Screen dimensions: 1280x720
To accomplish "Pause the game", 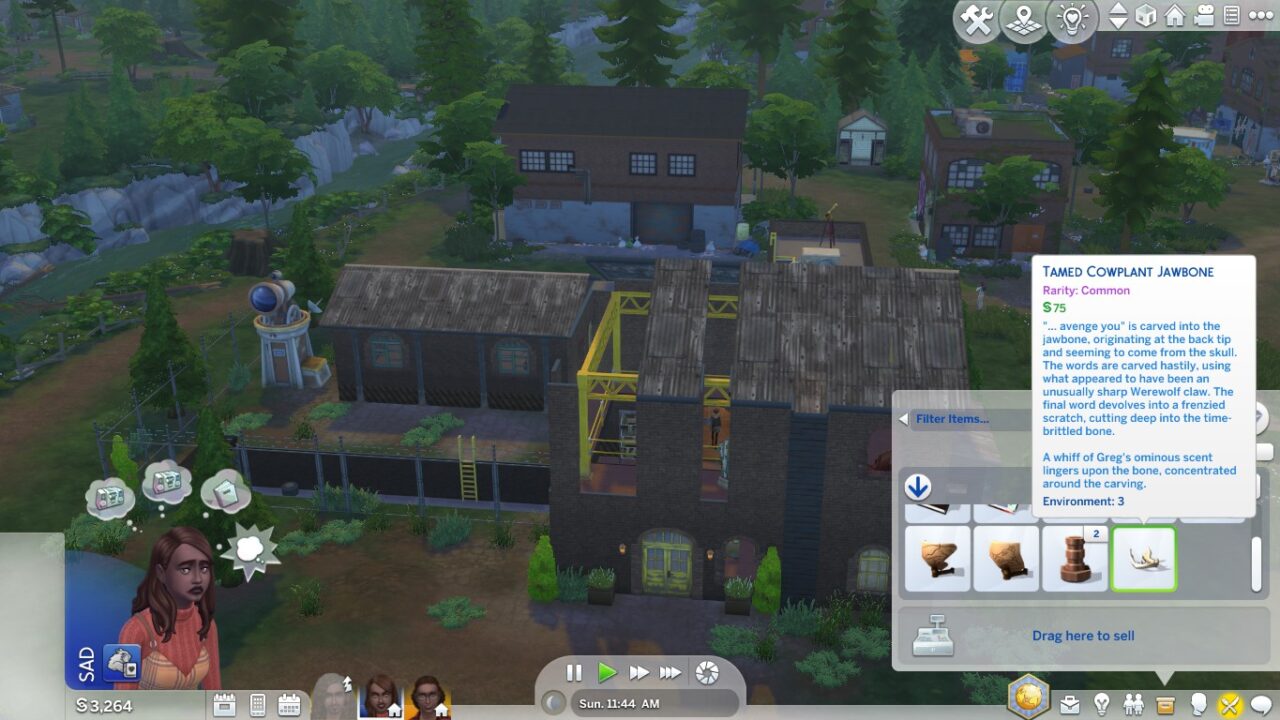I will pos(575,674).
